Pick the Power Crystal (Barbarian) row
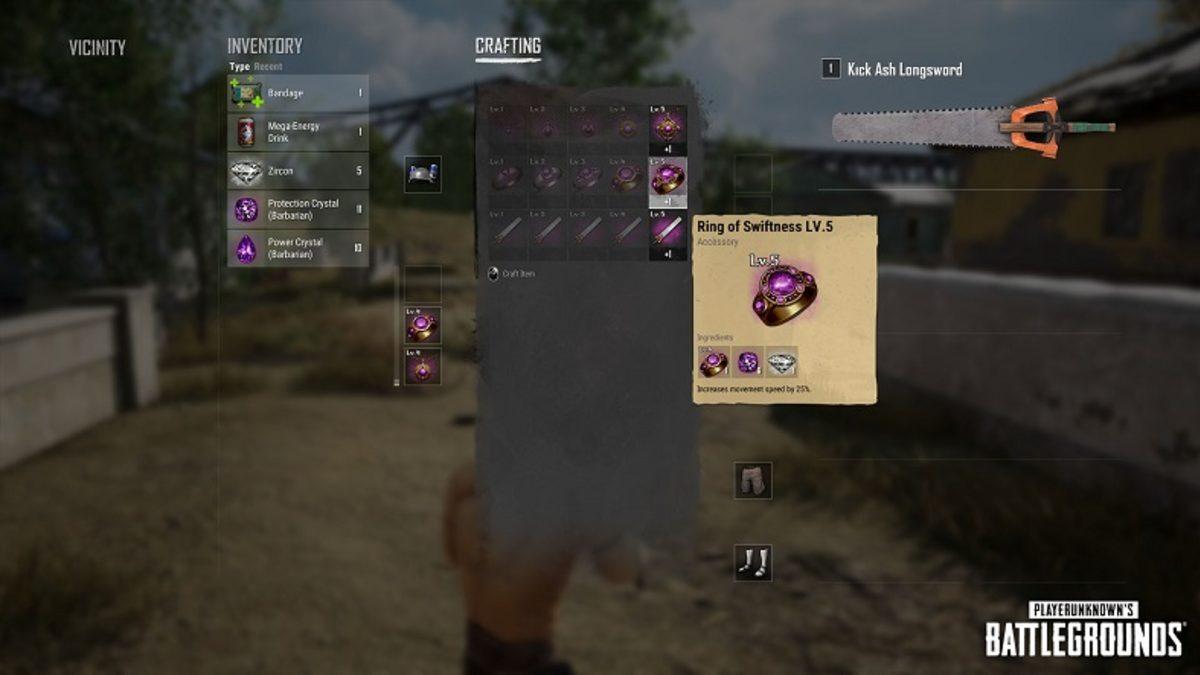 tap(297, 248)
